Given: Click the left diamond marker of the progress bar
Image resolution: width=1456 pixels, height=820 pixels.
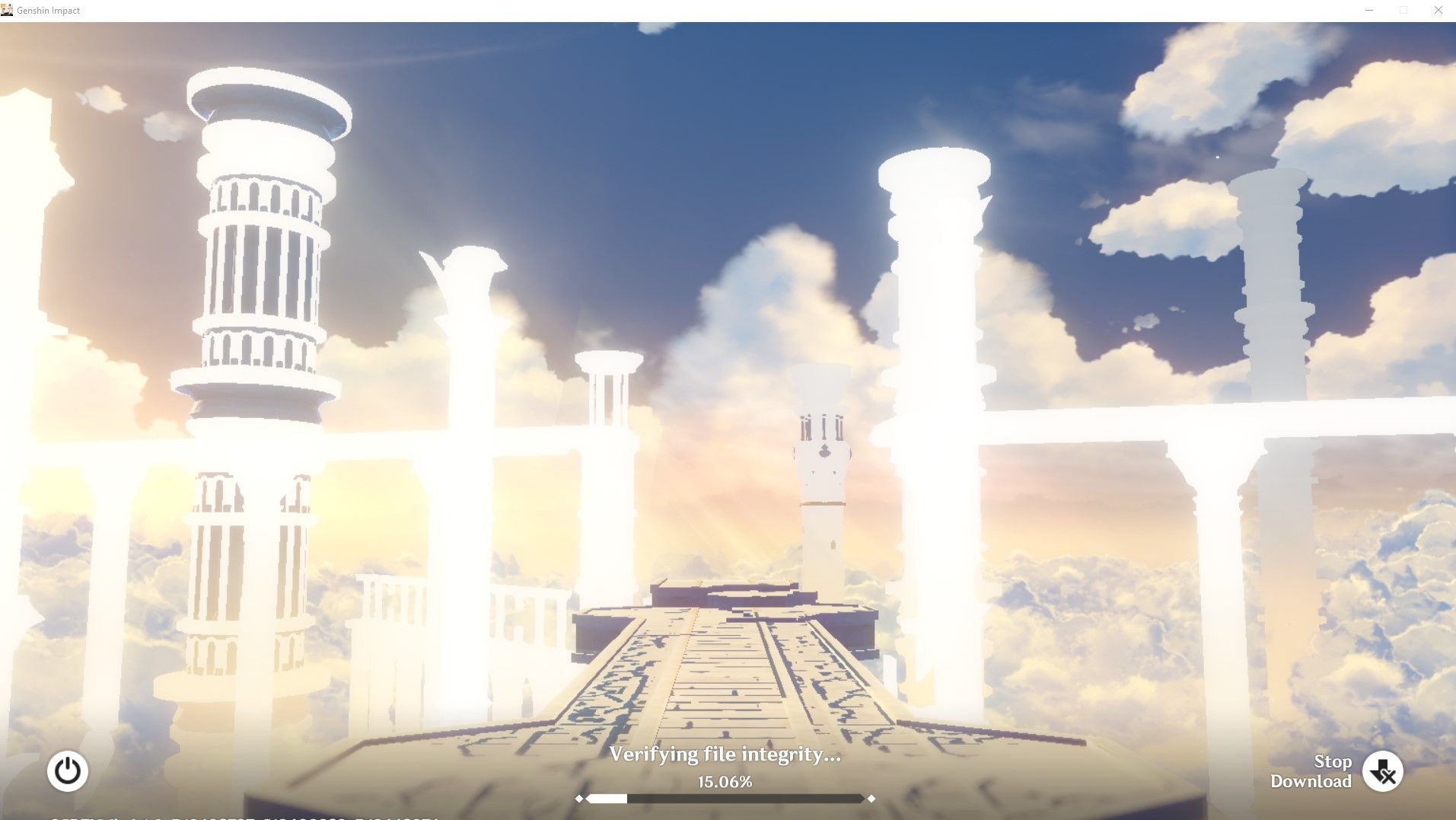Looking at the screenshot, I should 580,799.
